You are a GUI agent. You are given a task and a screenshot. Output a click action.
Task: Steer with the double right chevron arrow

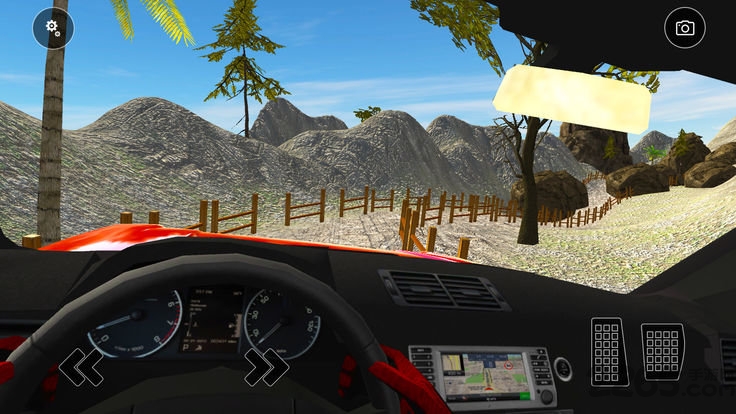266,367
